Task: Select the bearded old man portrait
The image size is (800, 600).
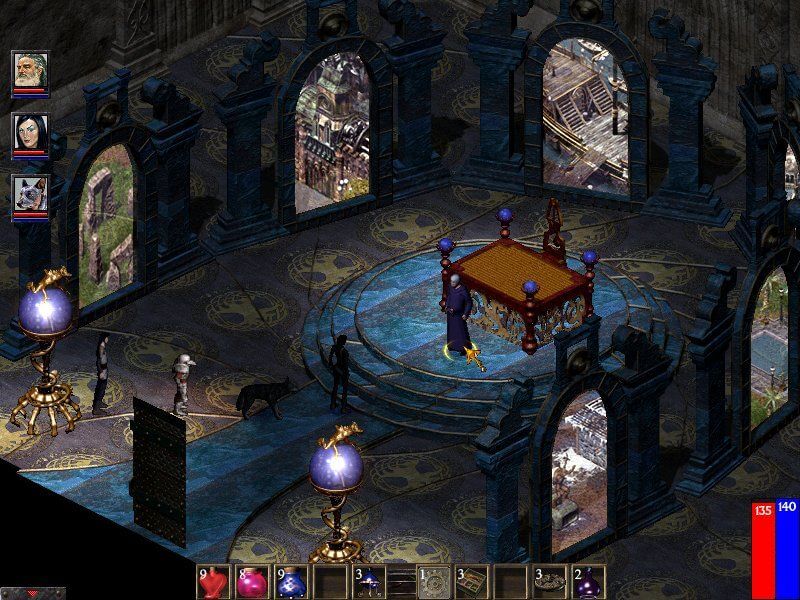Action: coord(26,70)
